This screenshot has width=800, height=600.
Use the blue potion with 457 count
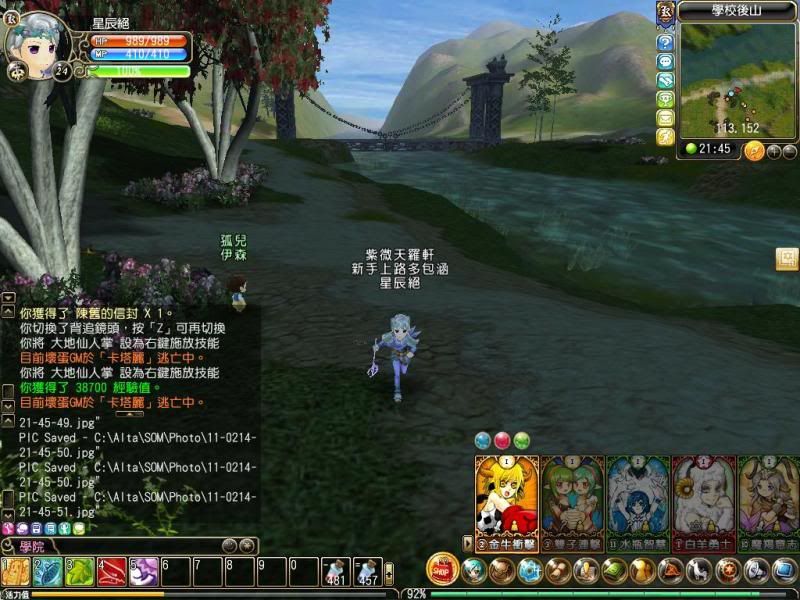[x=368, y=572]
